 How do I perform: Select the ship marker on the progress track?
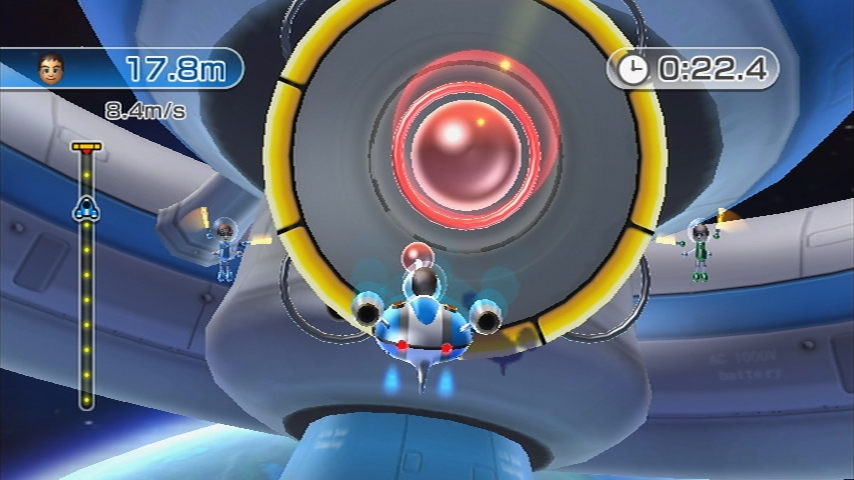[86, 208]
